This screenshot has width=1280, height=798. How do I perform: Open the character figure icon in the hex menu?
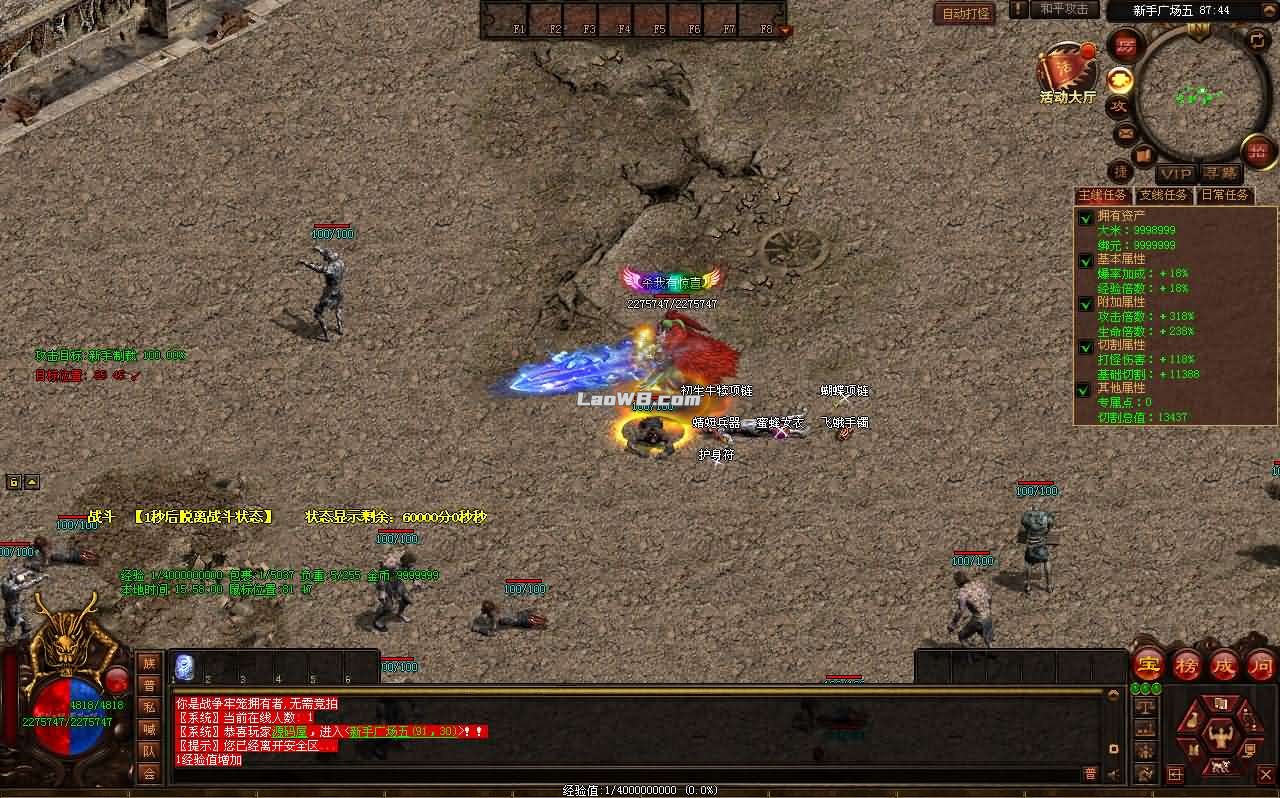click(x=1221, y=734)
